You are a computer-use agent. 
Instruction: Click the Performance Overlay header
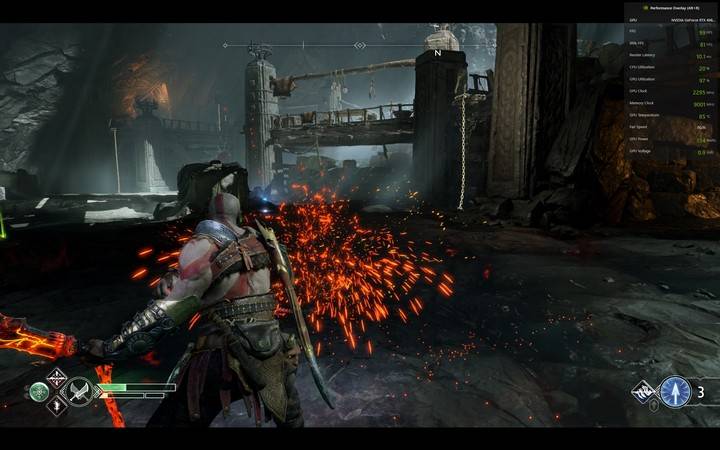[669, 7]
